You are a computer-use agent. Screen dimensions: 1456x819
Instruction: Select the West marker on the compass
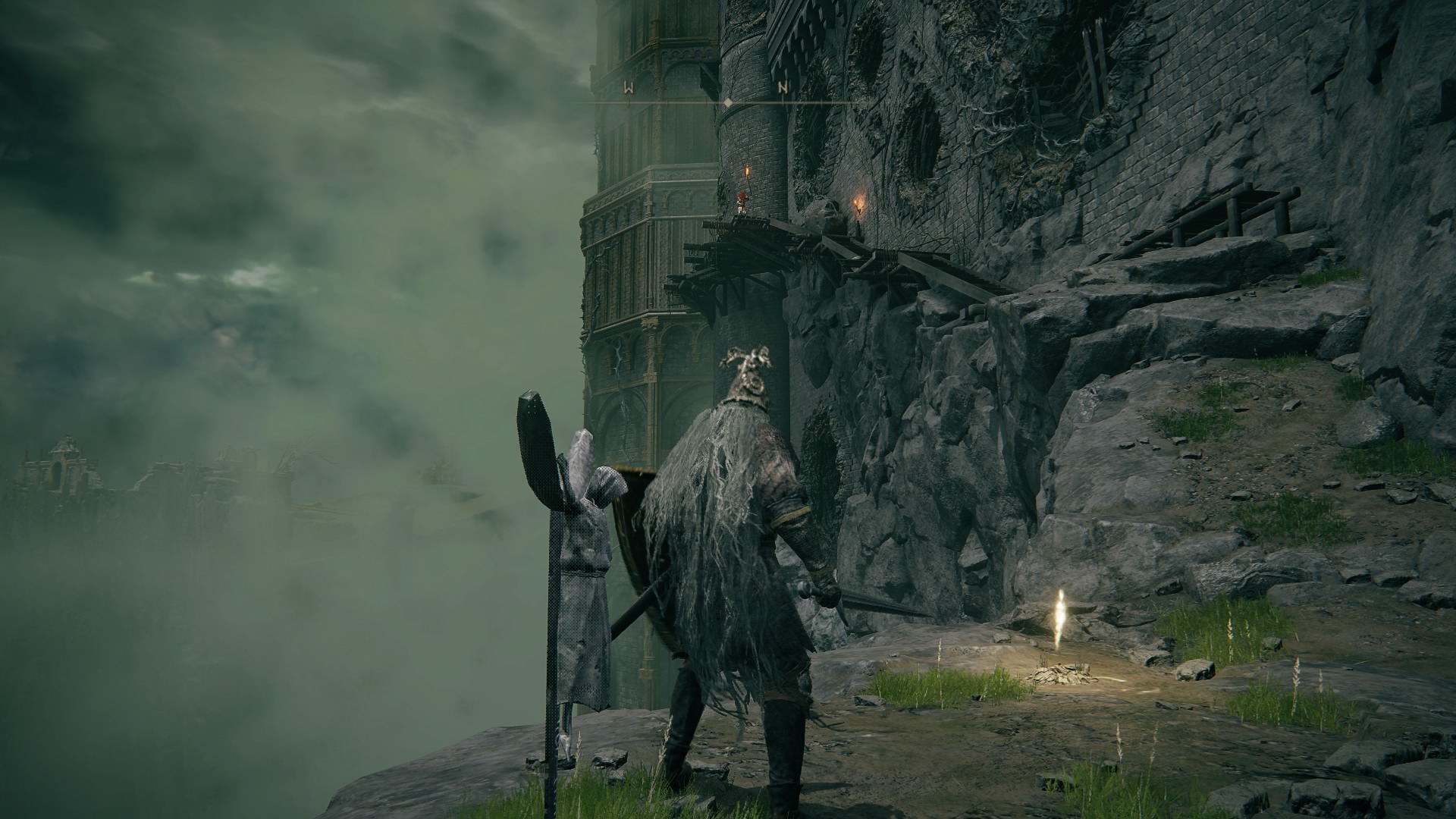628,88
